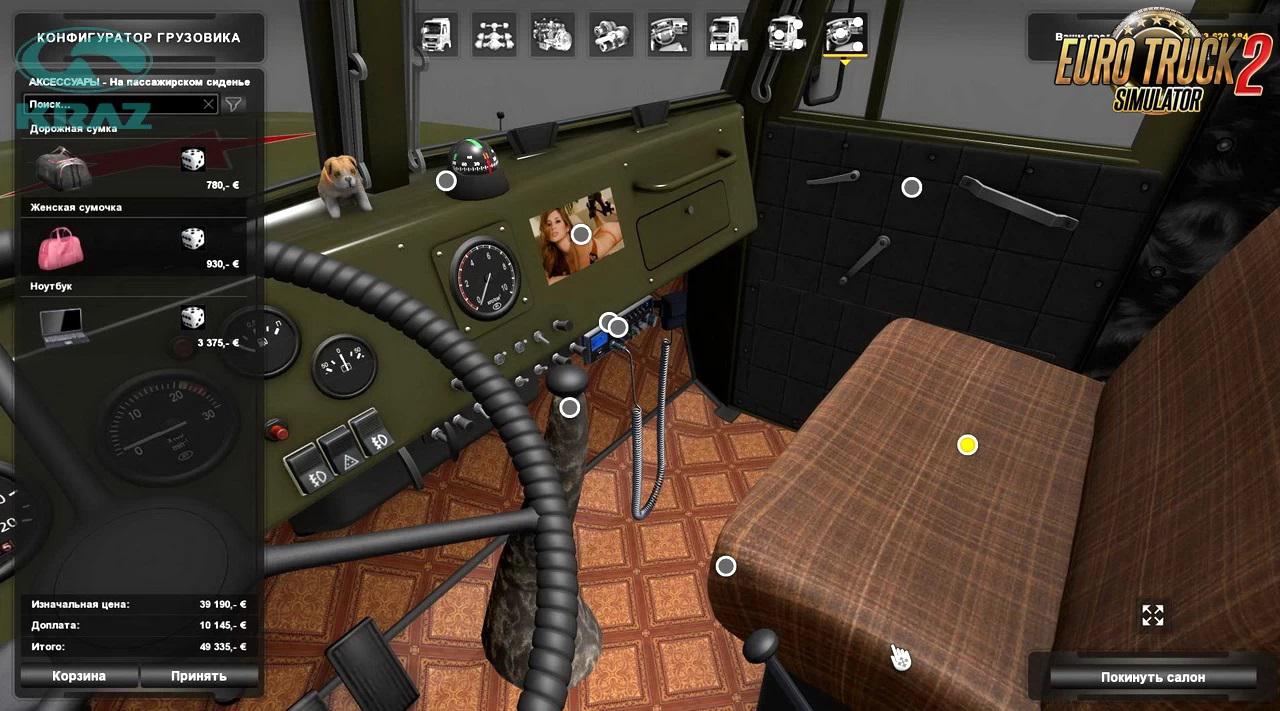Switch to the truck cab category
Screen dimensions: 1280x711
(437, 35)
